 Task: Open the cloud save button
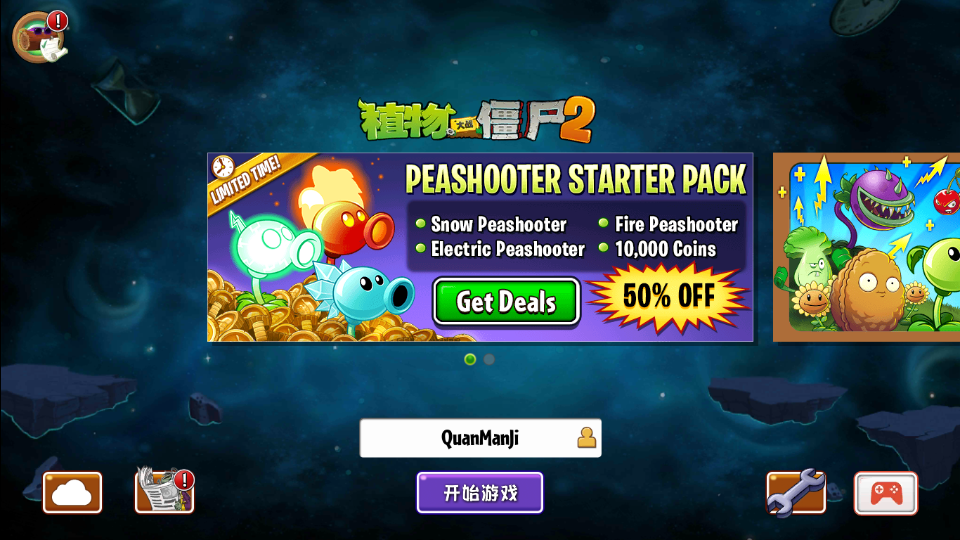point(72,493)
